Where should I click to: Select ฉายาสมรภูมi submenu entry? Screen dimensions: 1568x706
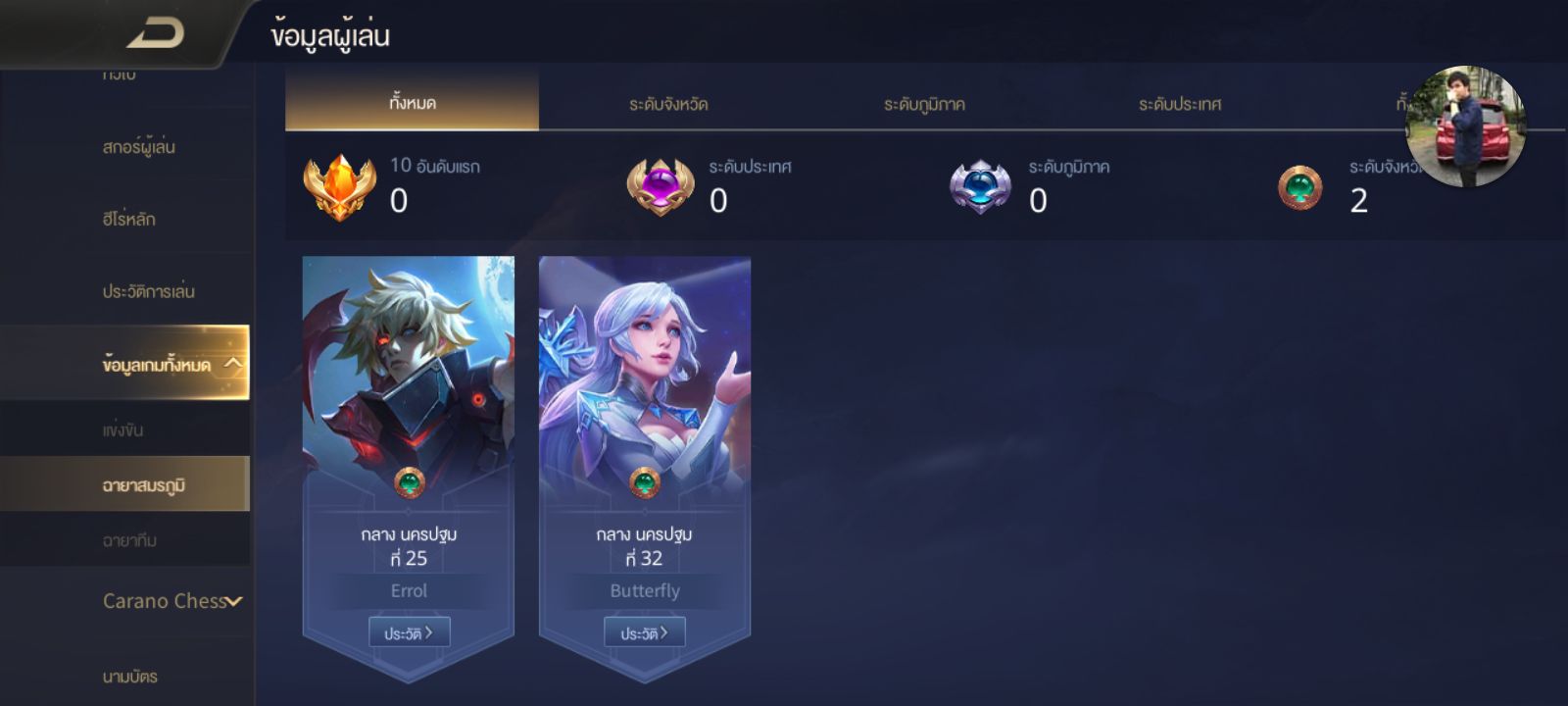(144, 485)
